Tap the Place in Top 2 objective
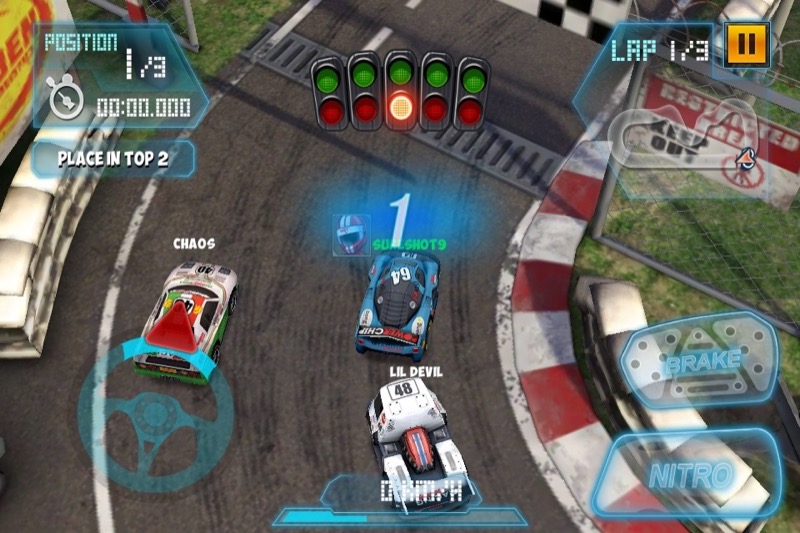This screenshot has width=800, height=533. coord(111,158)
